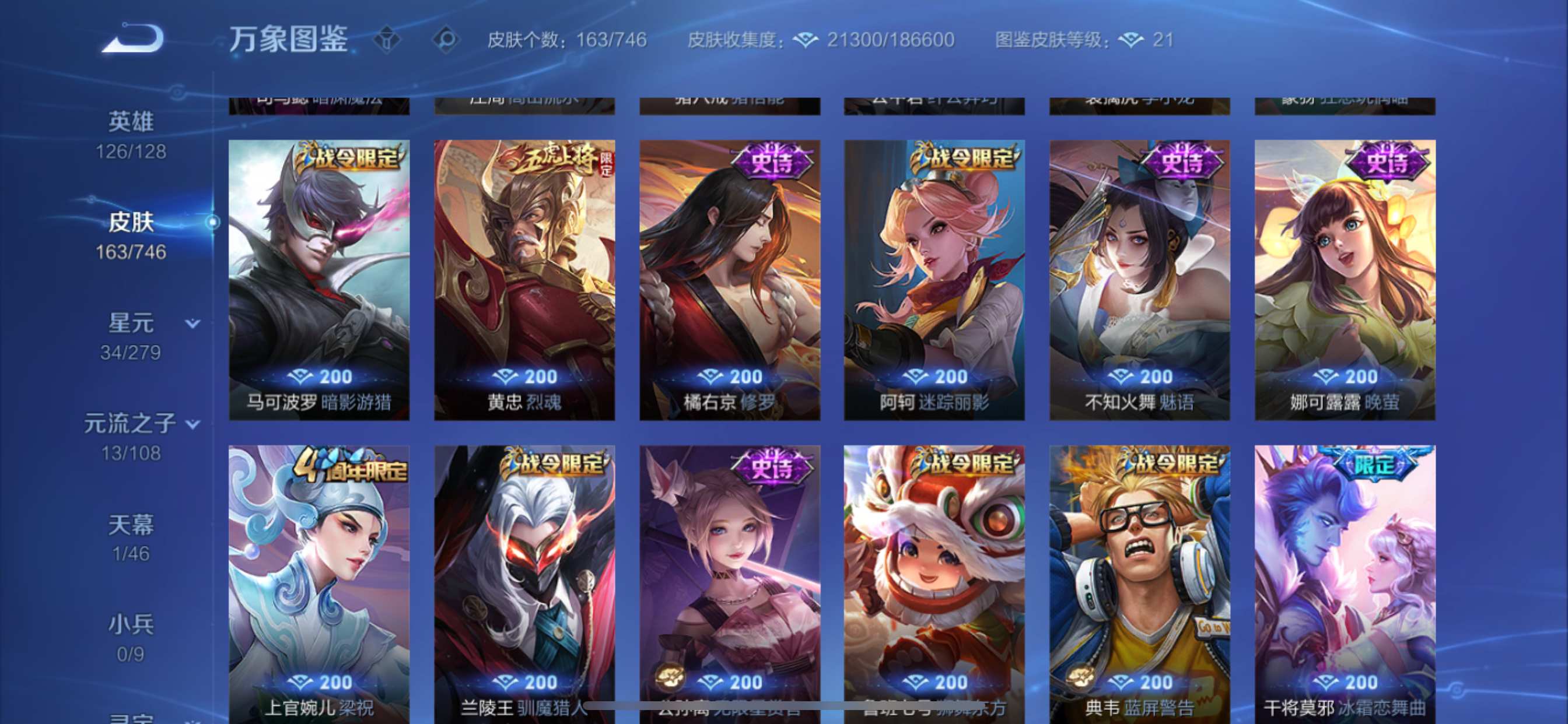Click the diamond icon beside 图鉴皮肤等级 21

coord(1129,40)
